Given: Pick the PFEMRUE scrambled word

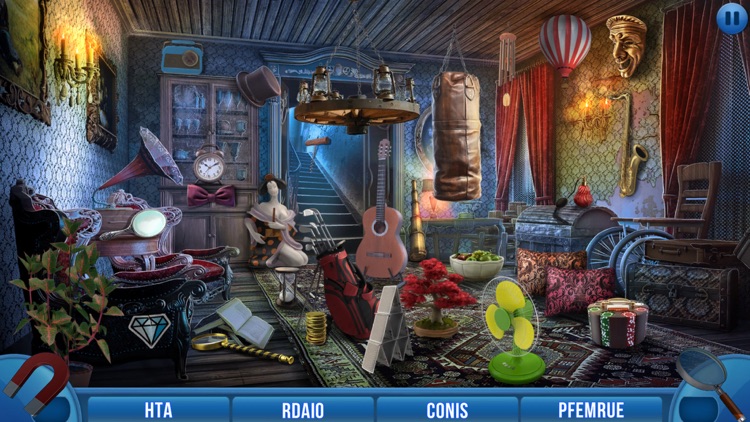Looking at the screenshot, I should pyautogui.click(x=593, y=410).
